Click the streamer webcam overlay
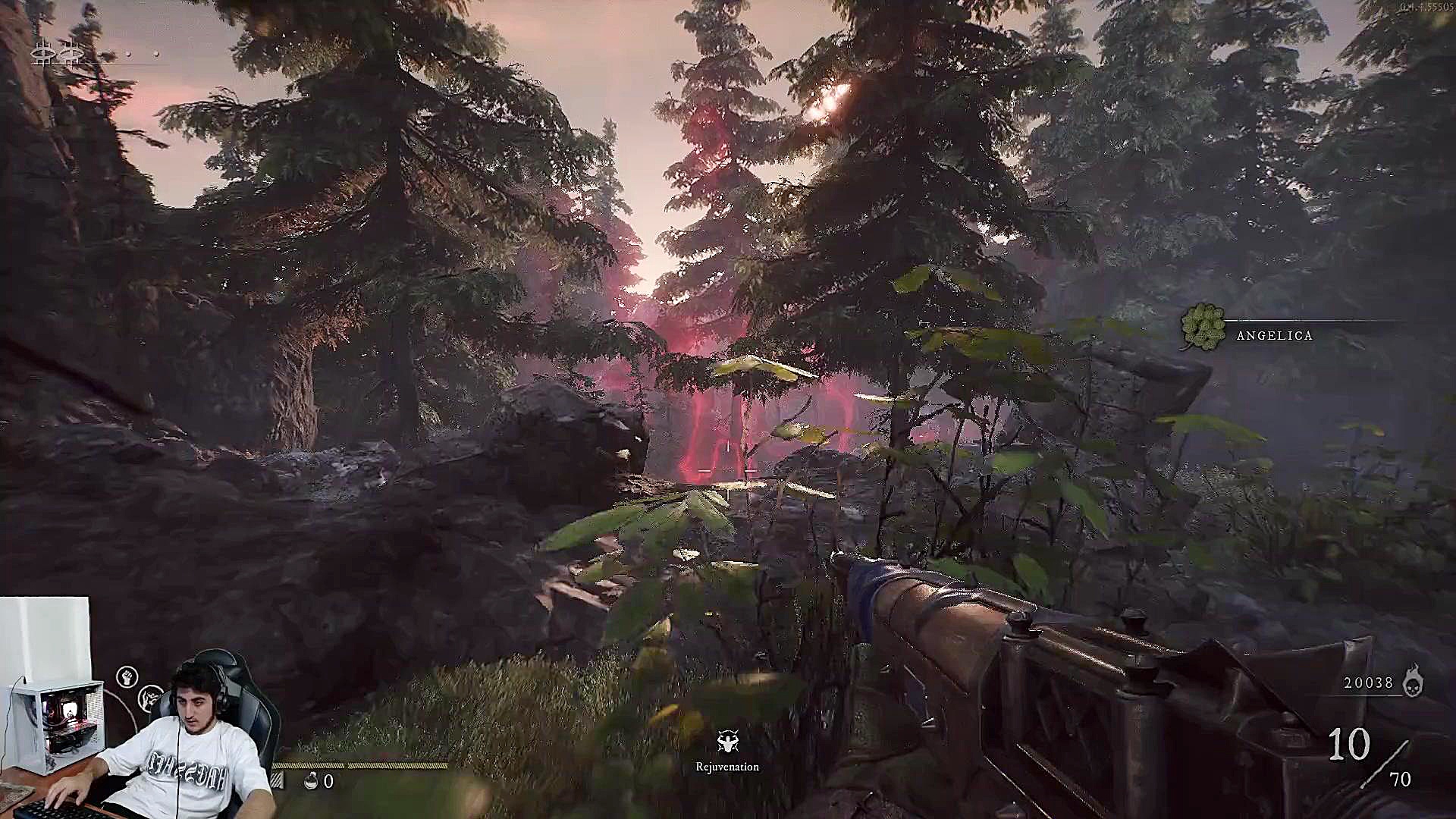 (x=136, y=709)
